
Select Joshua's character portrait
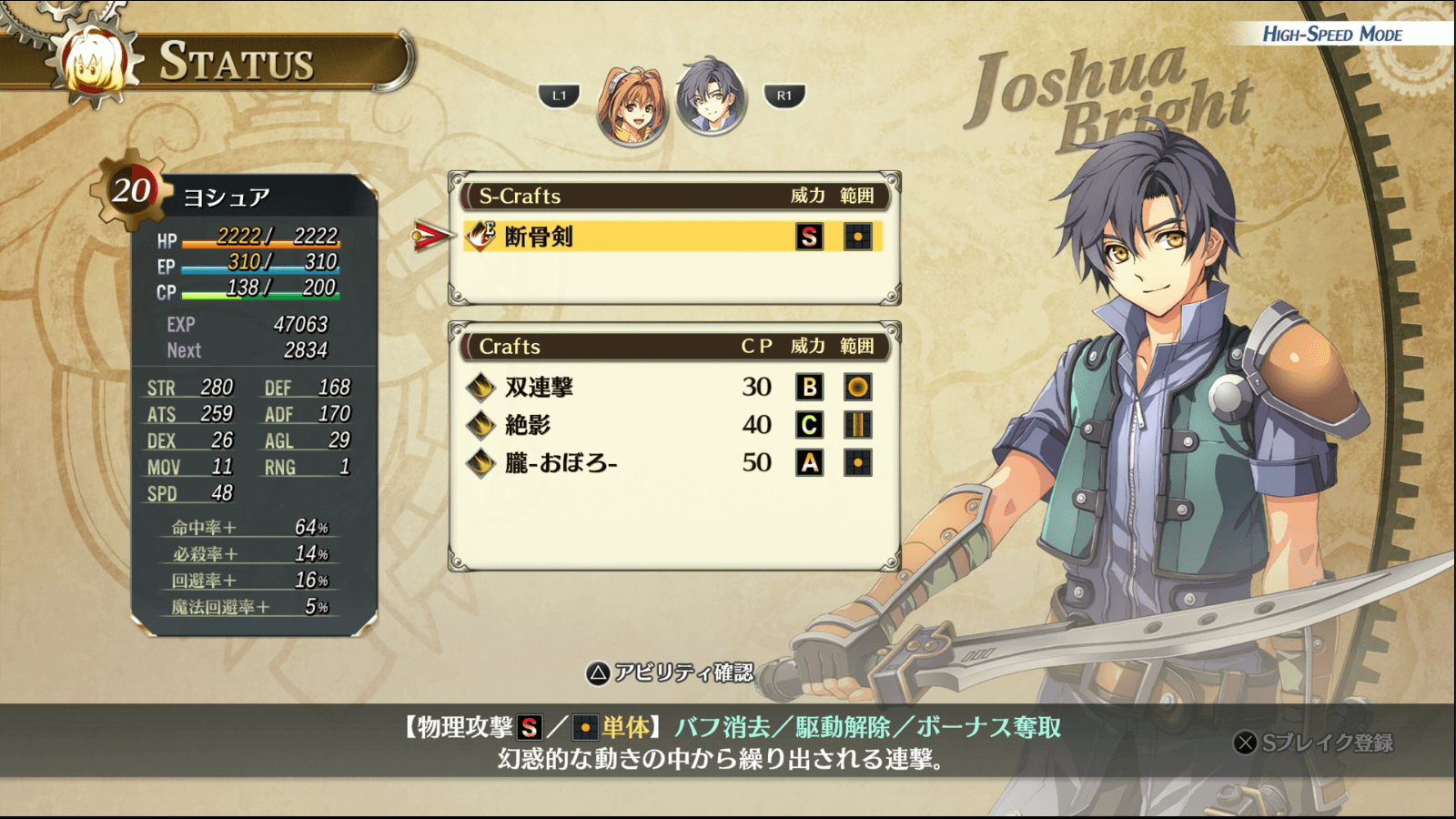pos(711,96)
